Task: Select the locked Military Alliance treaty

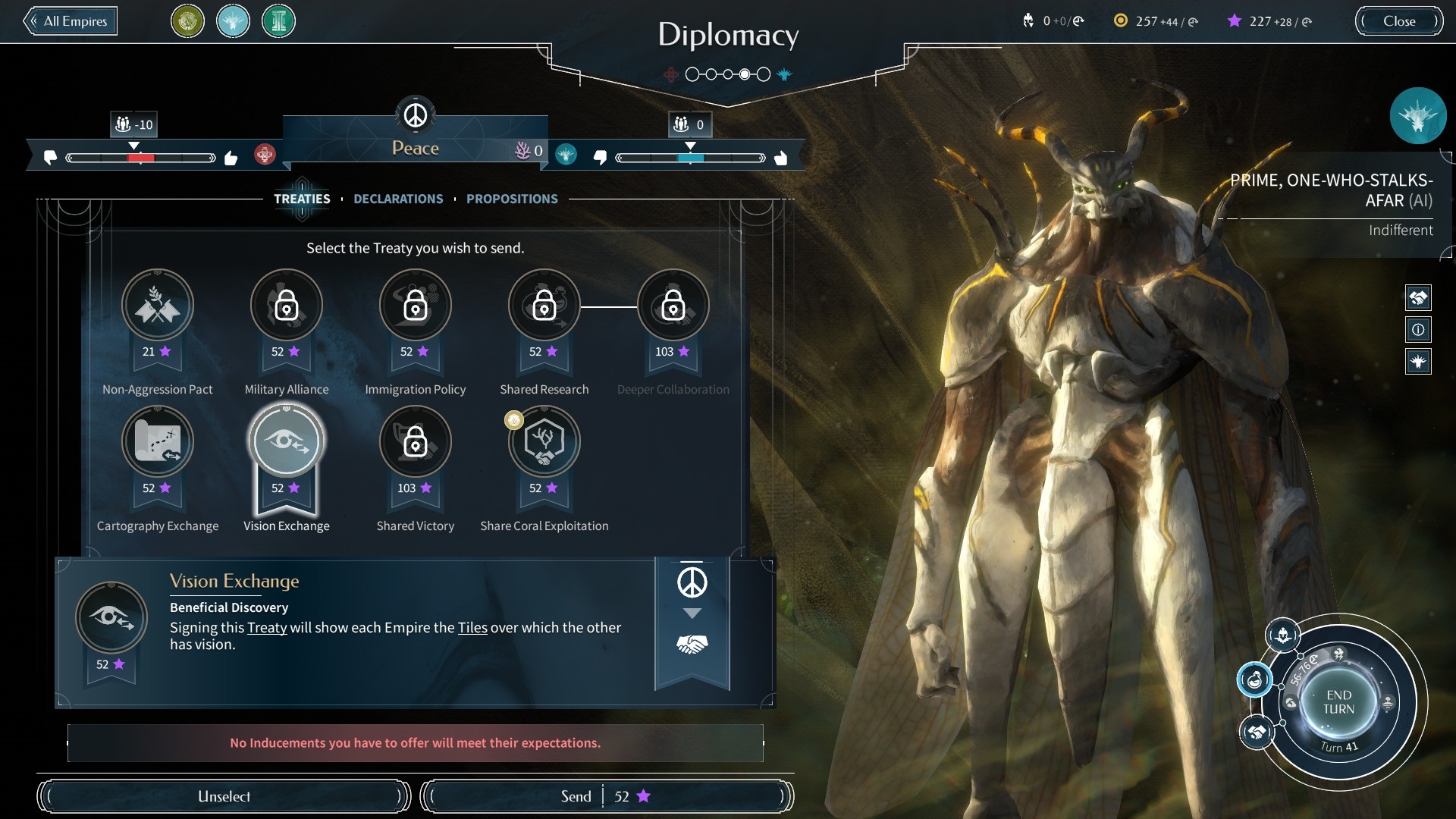Action: (287, 306)
